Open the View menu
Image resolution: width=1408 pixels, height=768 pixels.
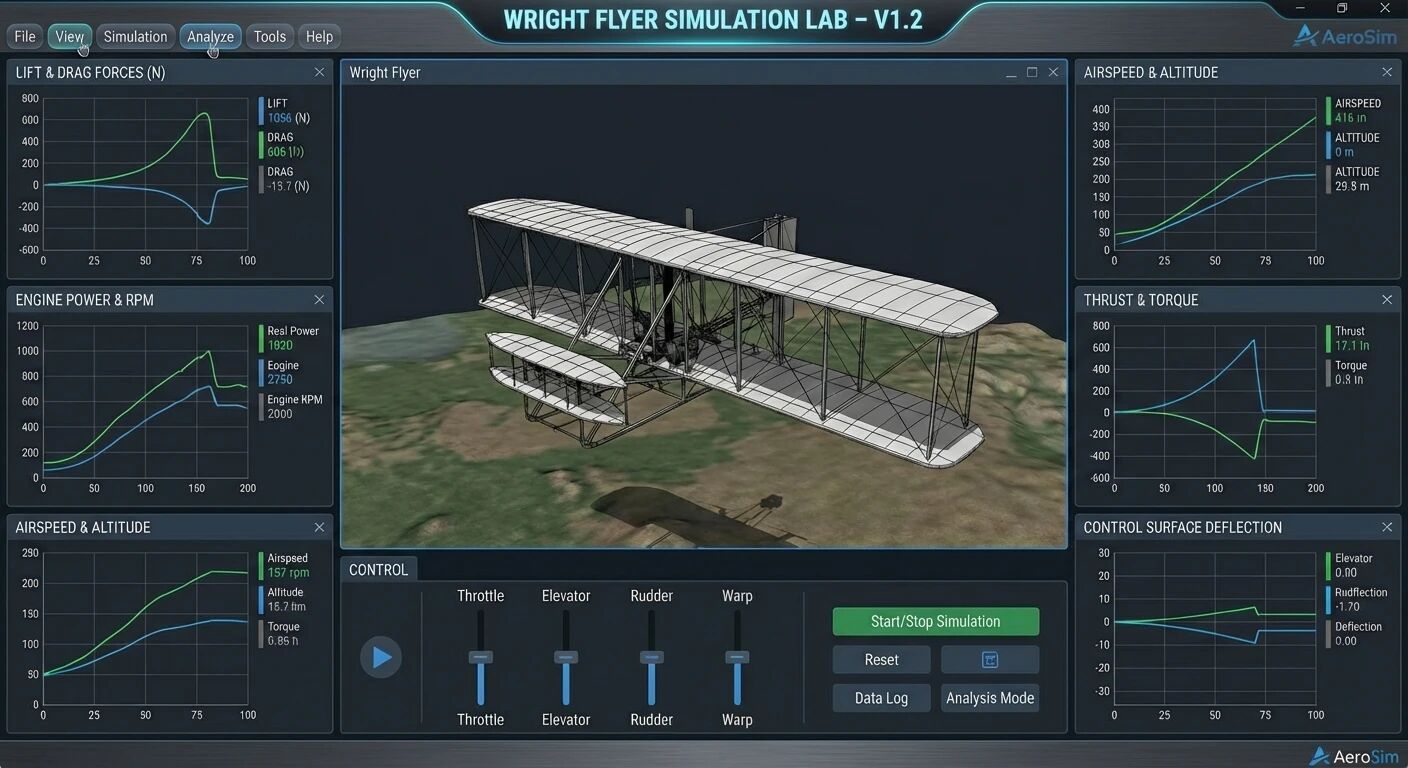[69, 37]
